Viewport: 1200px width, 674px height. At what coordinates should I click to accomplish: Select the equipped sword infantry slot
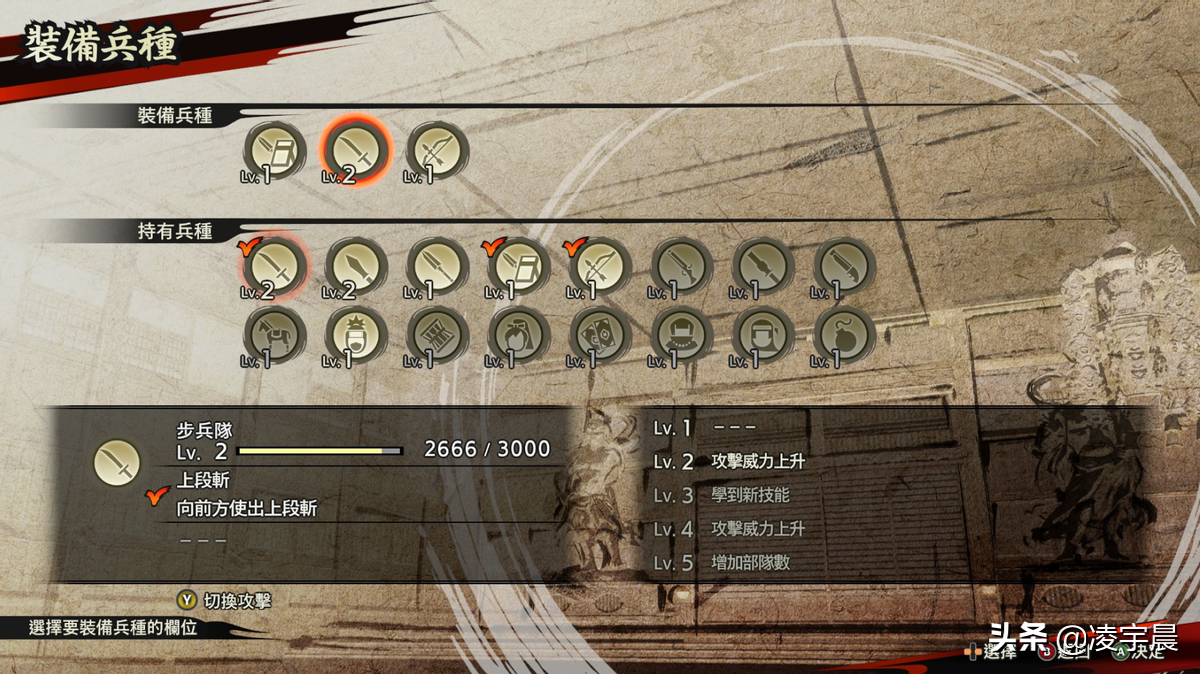click(x=357, y=150)
